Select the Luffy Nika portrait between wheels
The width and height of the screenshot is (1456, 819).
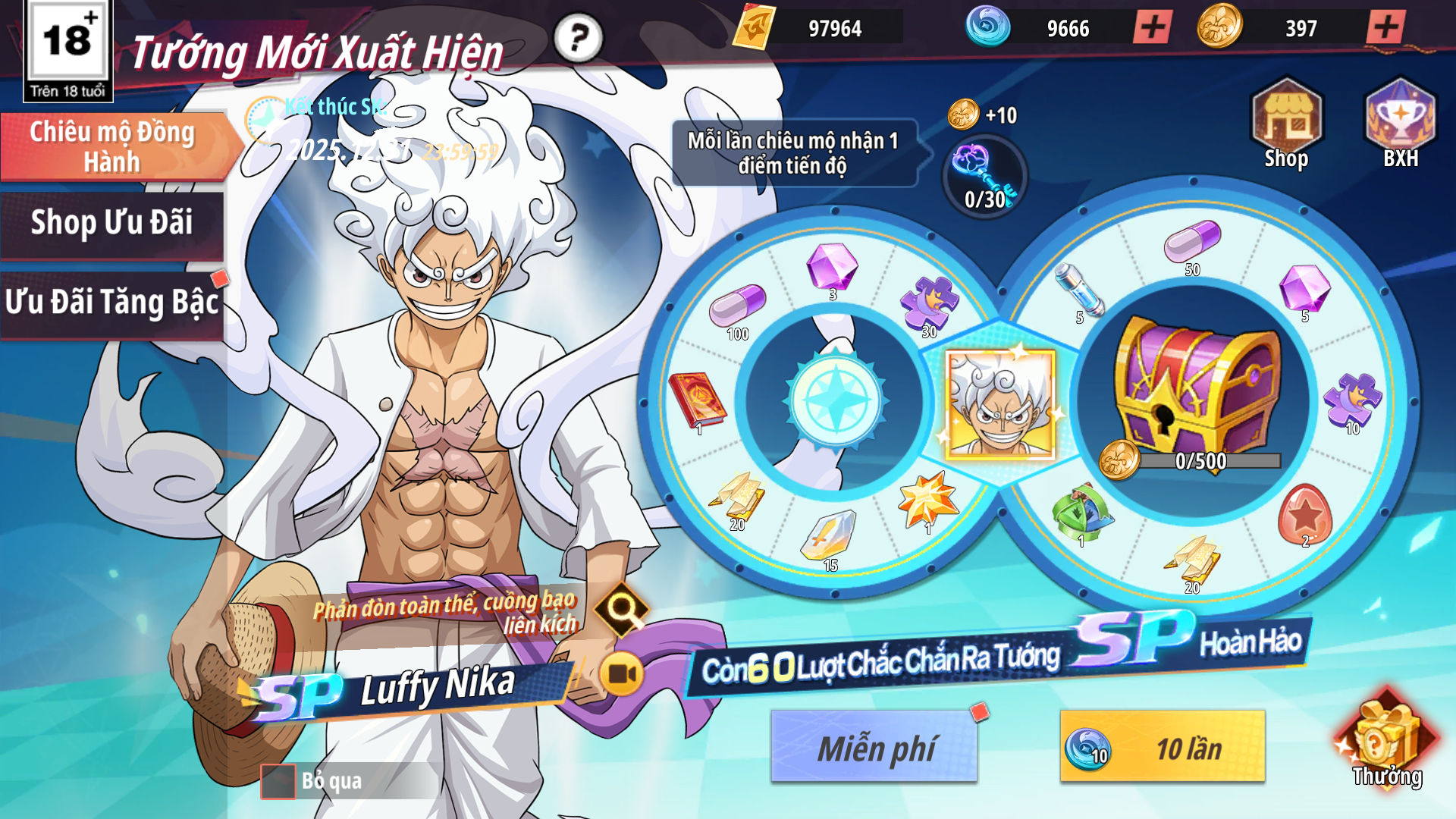[x=1000, y=404]
